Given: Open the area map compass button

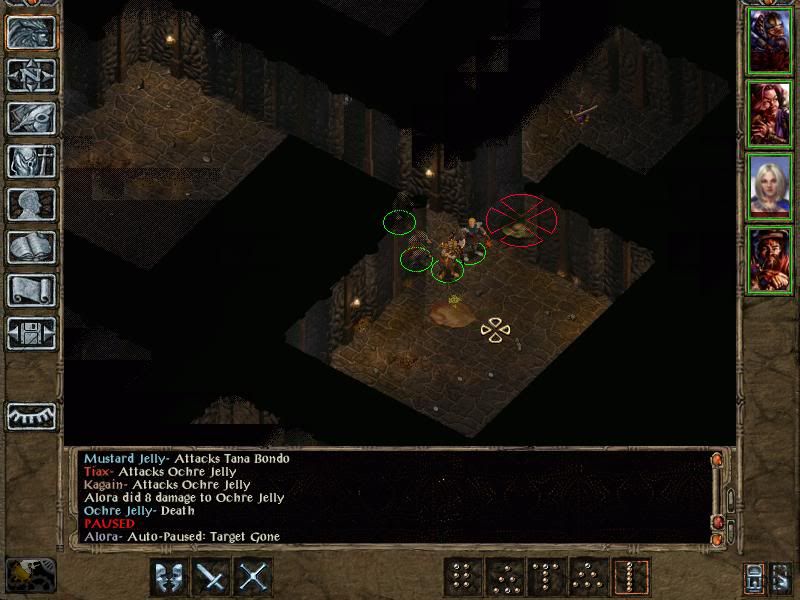Looking at the screenshot, I should (x=31, y=74).
